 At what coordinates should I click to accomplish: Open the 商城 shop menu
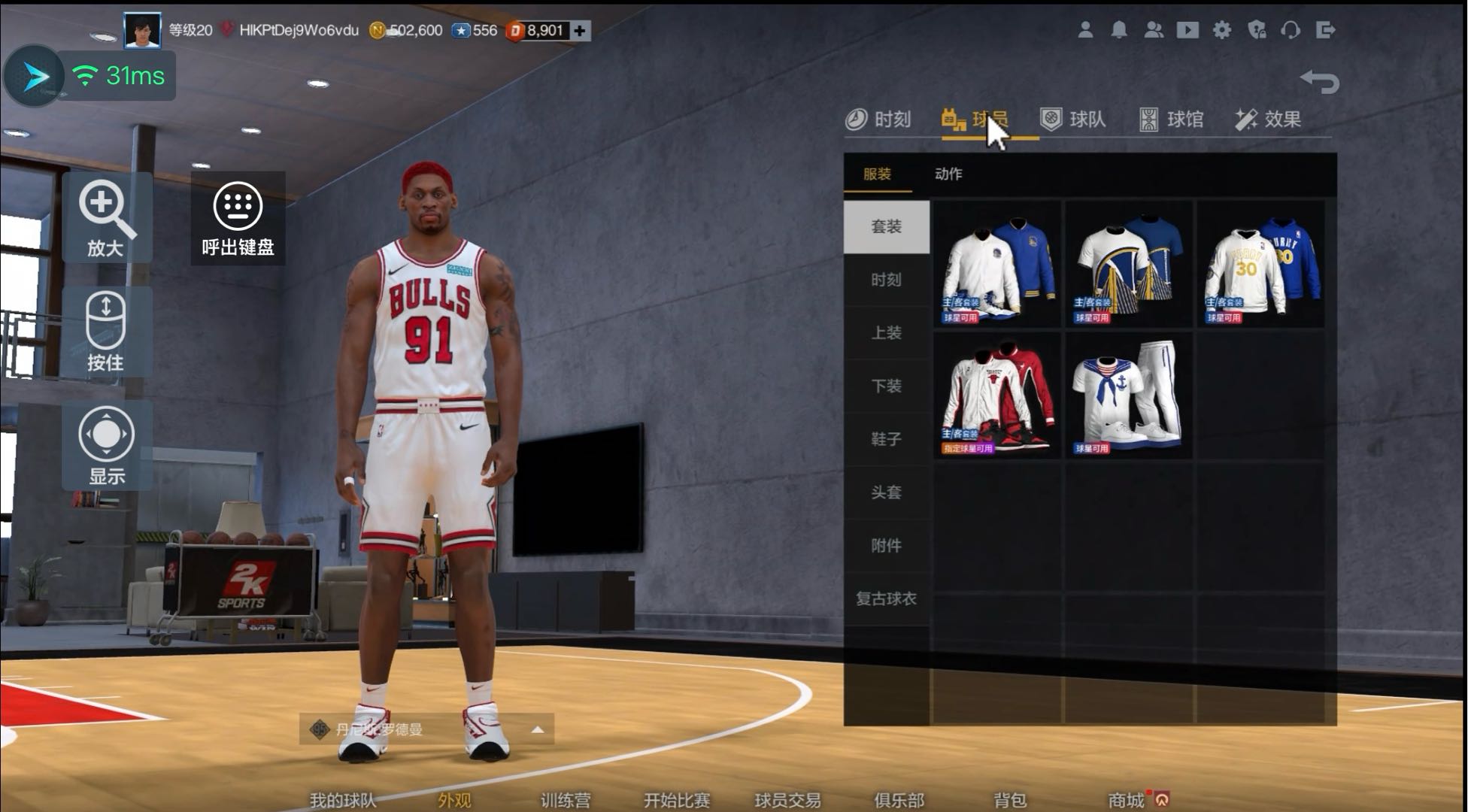pyautogui.click(x=1127, y=800)
